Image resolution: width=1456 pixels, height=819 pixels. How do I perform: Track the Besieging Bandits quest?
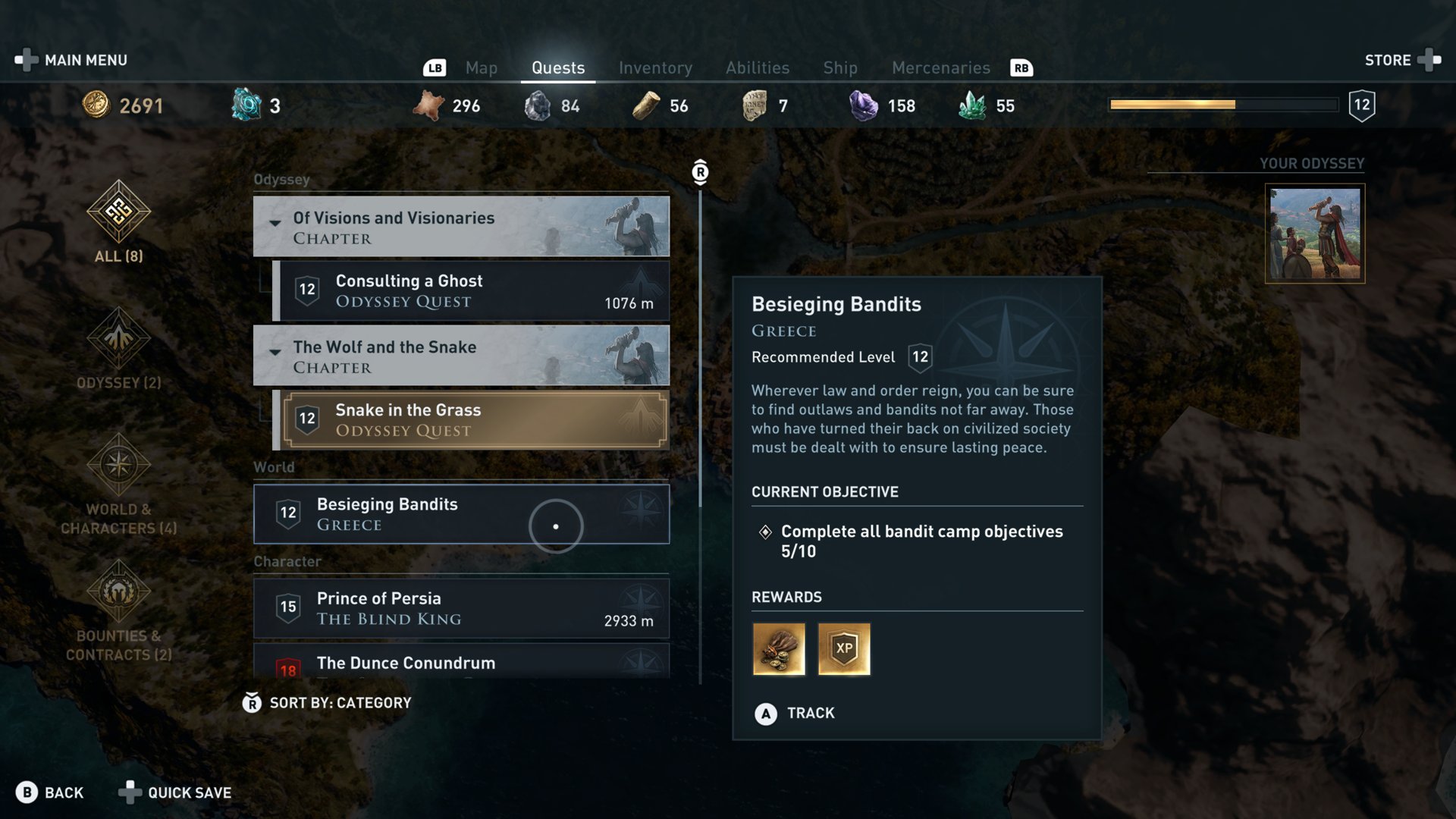(x=796, y=714)
